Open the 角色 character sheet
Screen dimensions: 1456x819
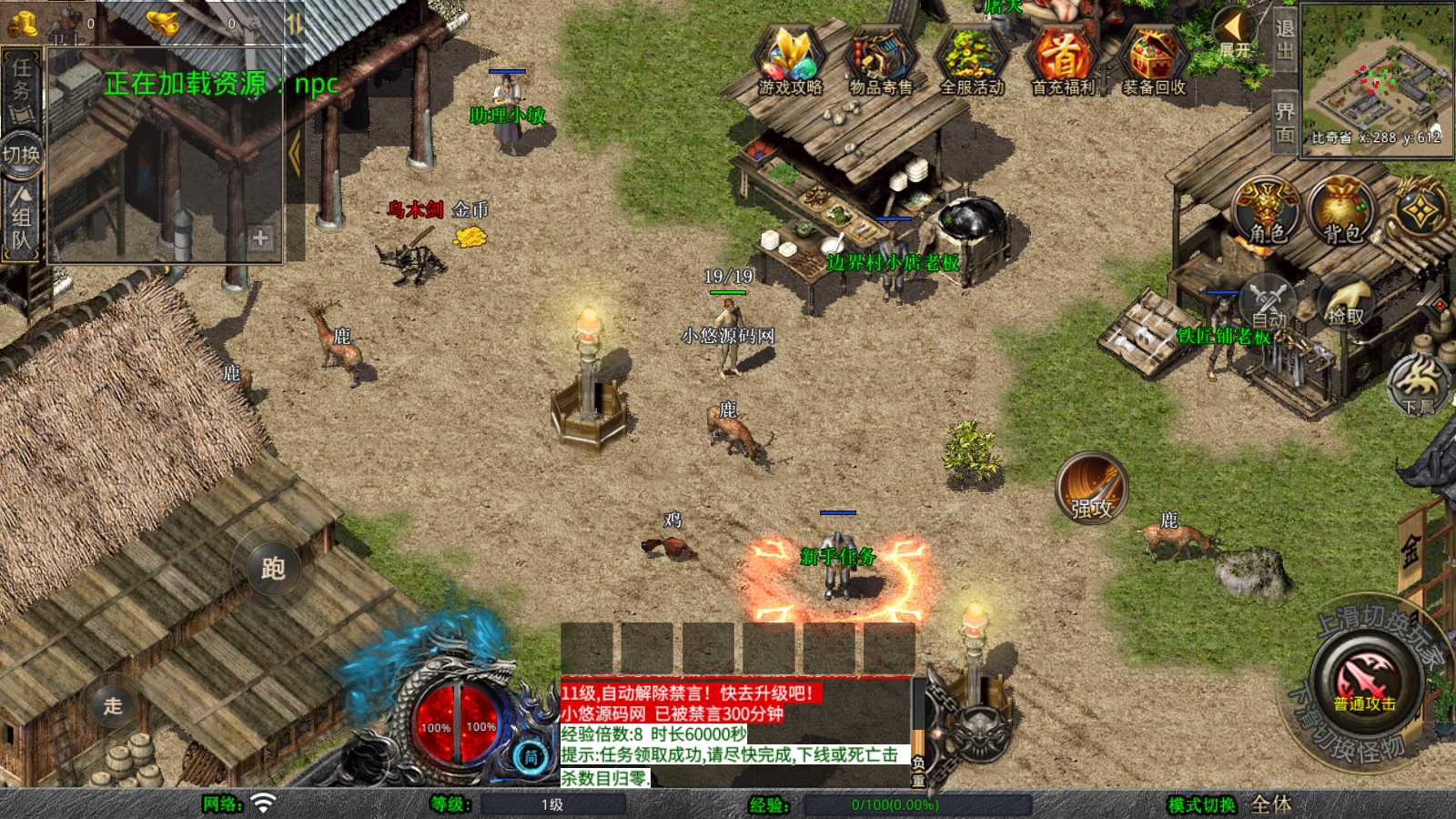click(x=1268, y=211)
